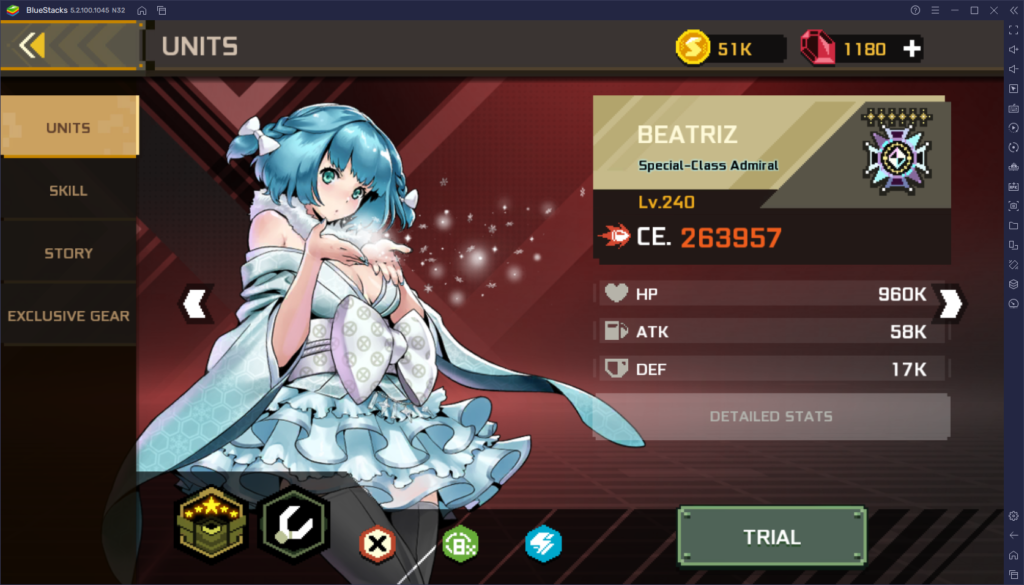The image size is (1024, 585).
Task: Click the green hexagon icon
Action: [x=460, y=543]
